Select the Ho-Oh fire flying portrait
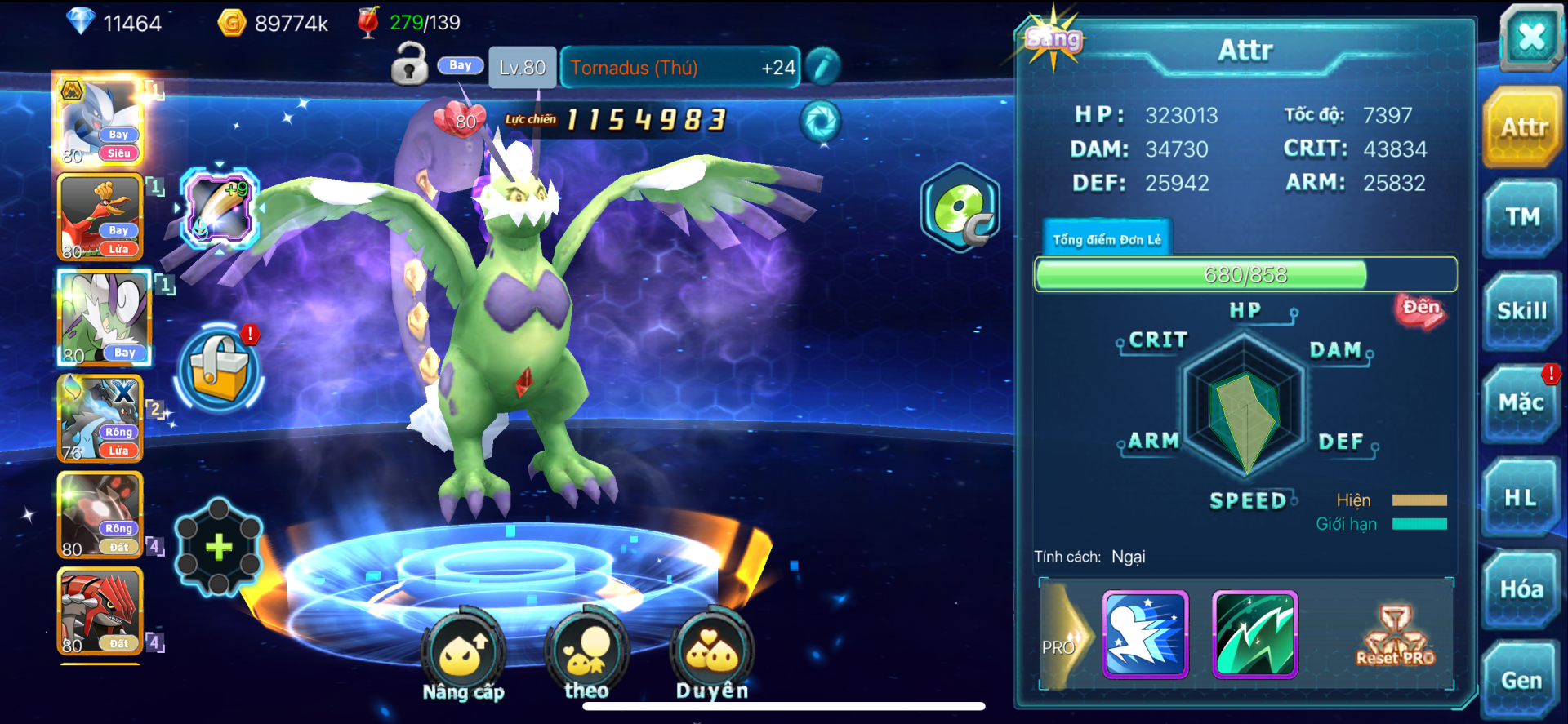 pyautogui.click(x=101, y=218)
